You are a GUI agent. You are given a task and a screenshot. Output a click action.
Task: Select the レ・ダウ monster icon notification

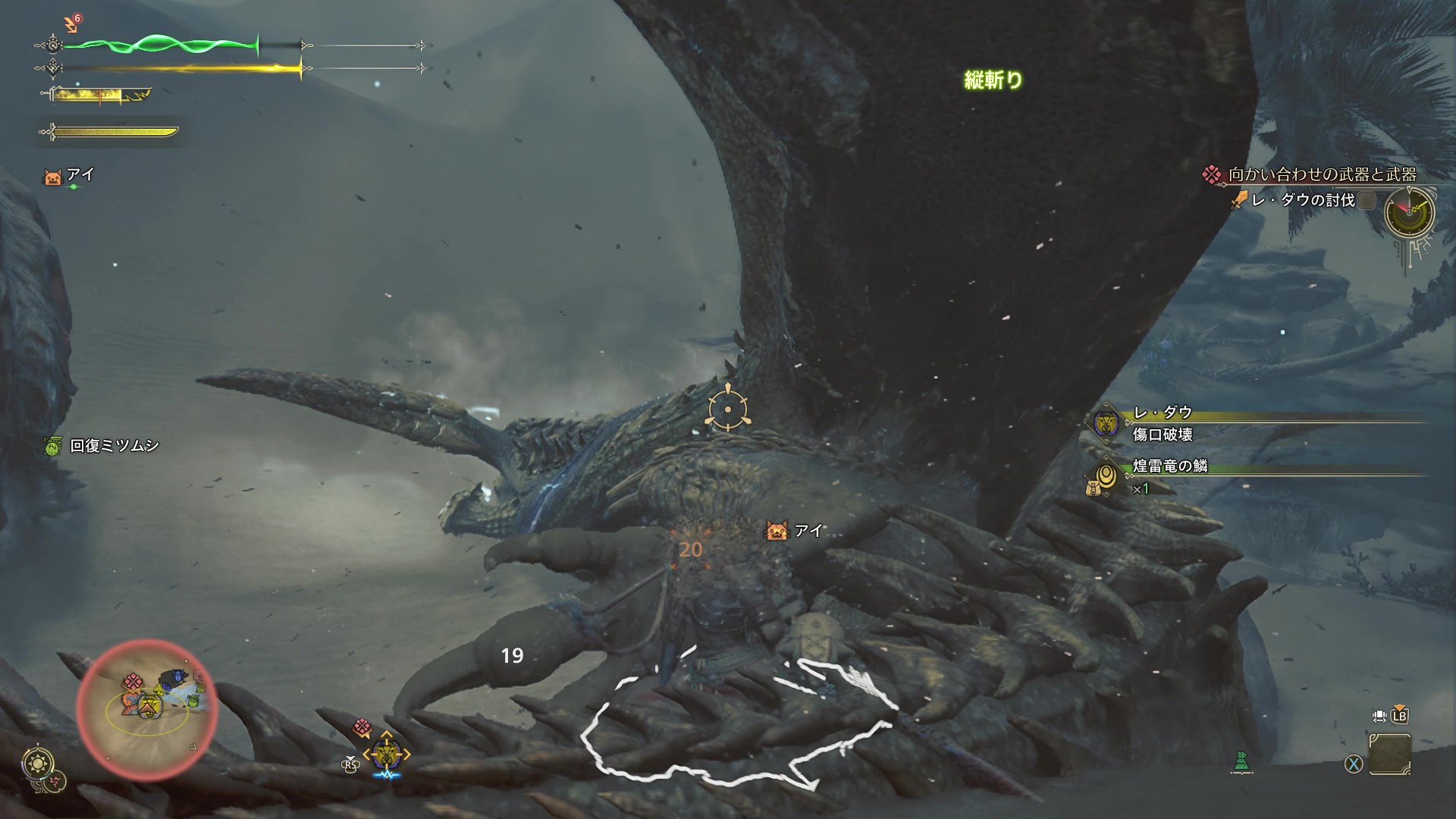pyautogui.click(x=1106, y=423)
